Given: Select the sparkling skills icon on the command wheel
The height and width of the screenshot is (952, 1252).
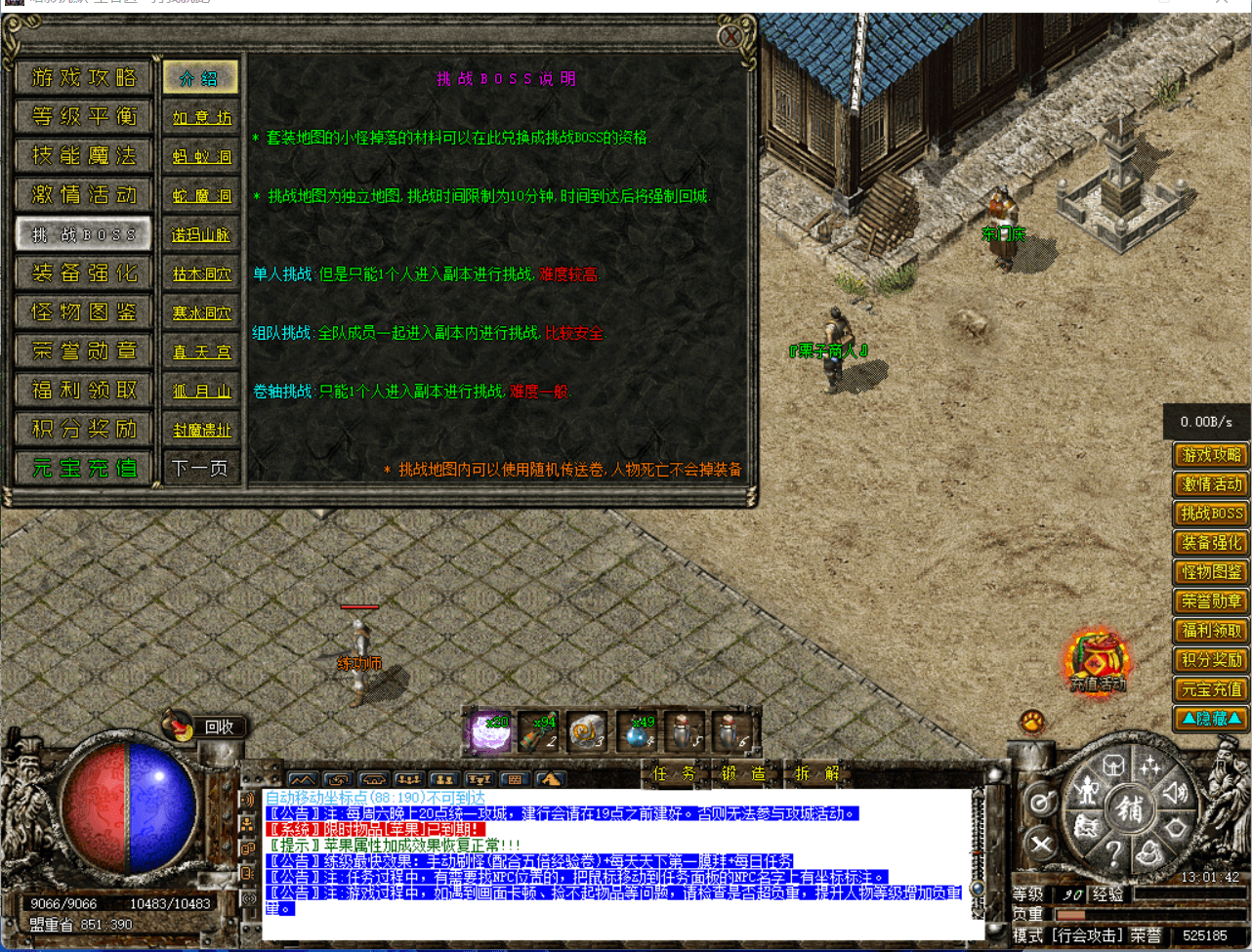Looking at the screenshot, I should (1150, 765).
